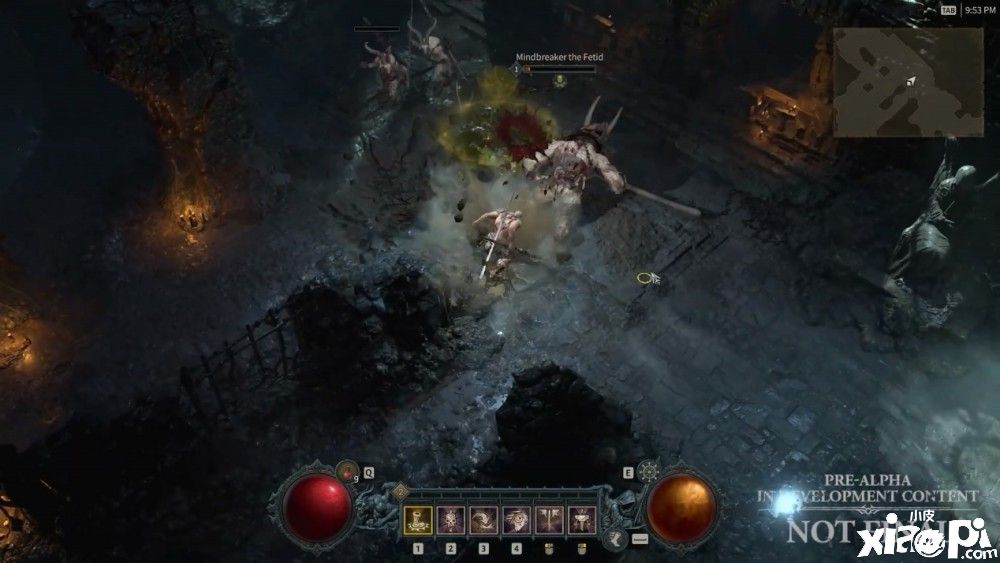Select the fifth skill slot icon
Viewport: 1000px width, 563px height.
pyautogui.click(x=549, y=519)
